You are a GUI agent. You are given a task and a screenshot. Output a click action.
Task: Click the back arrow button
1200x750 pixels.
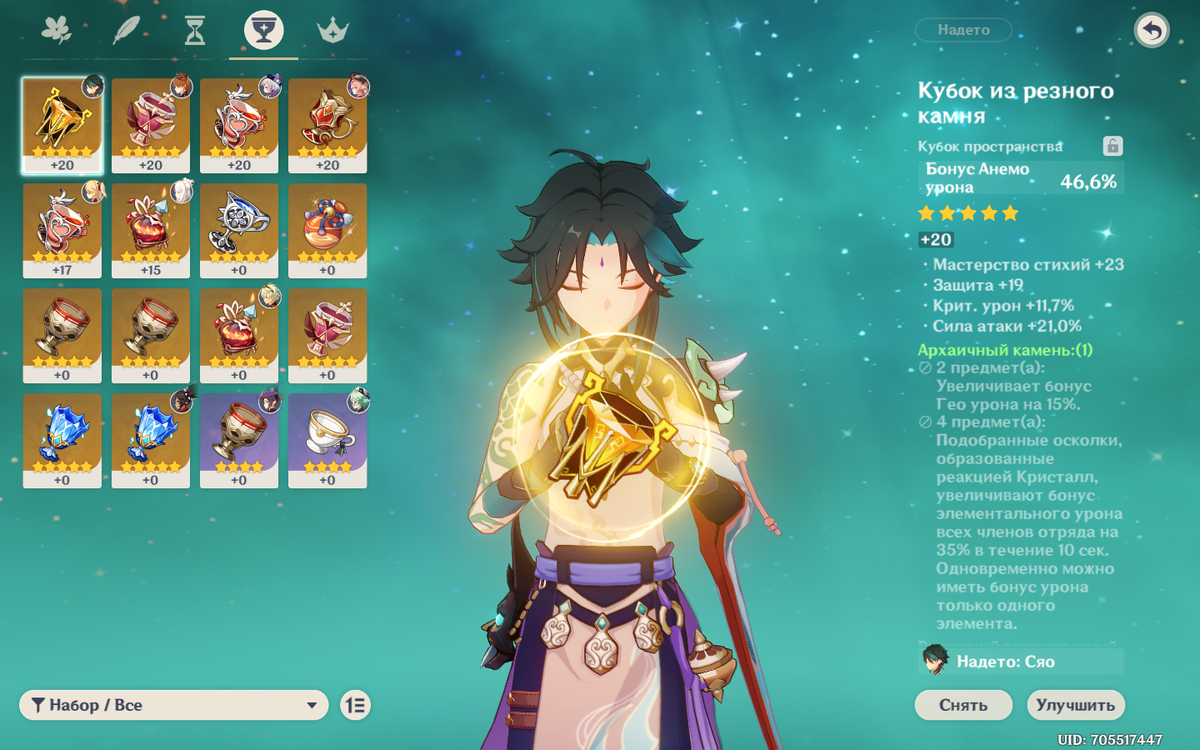1151,31
